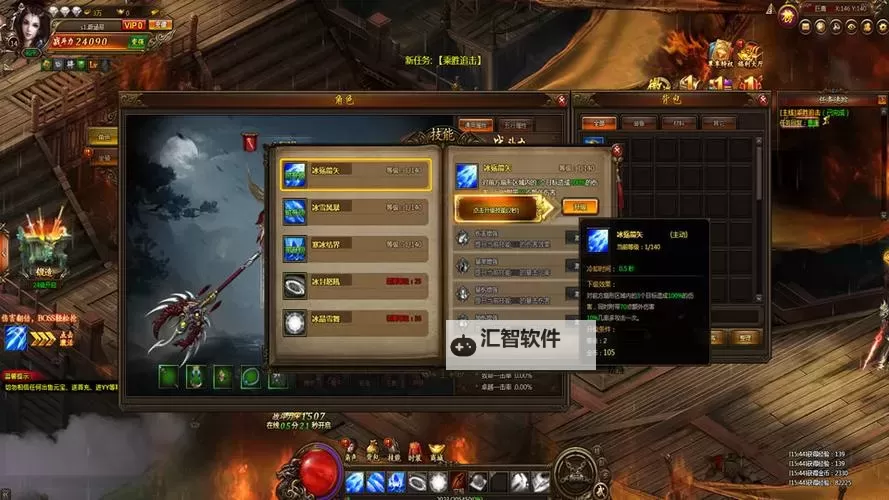The width and height of the screenshot is (889, 500).
Task: Close the 背包 backpack window
Action: click(766, 99)
